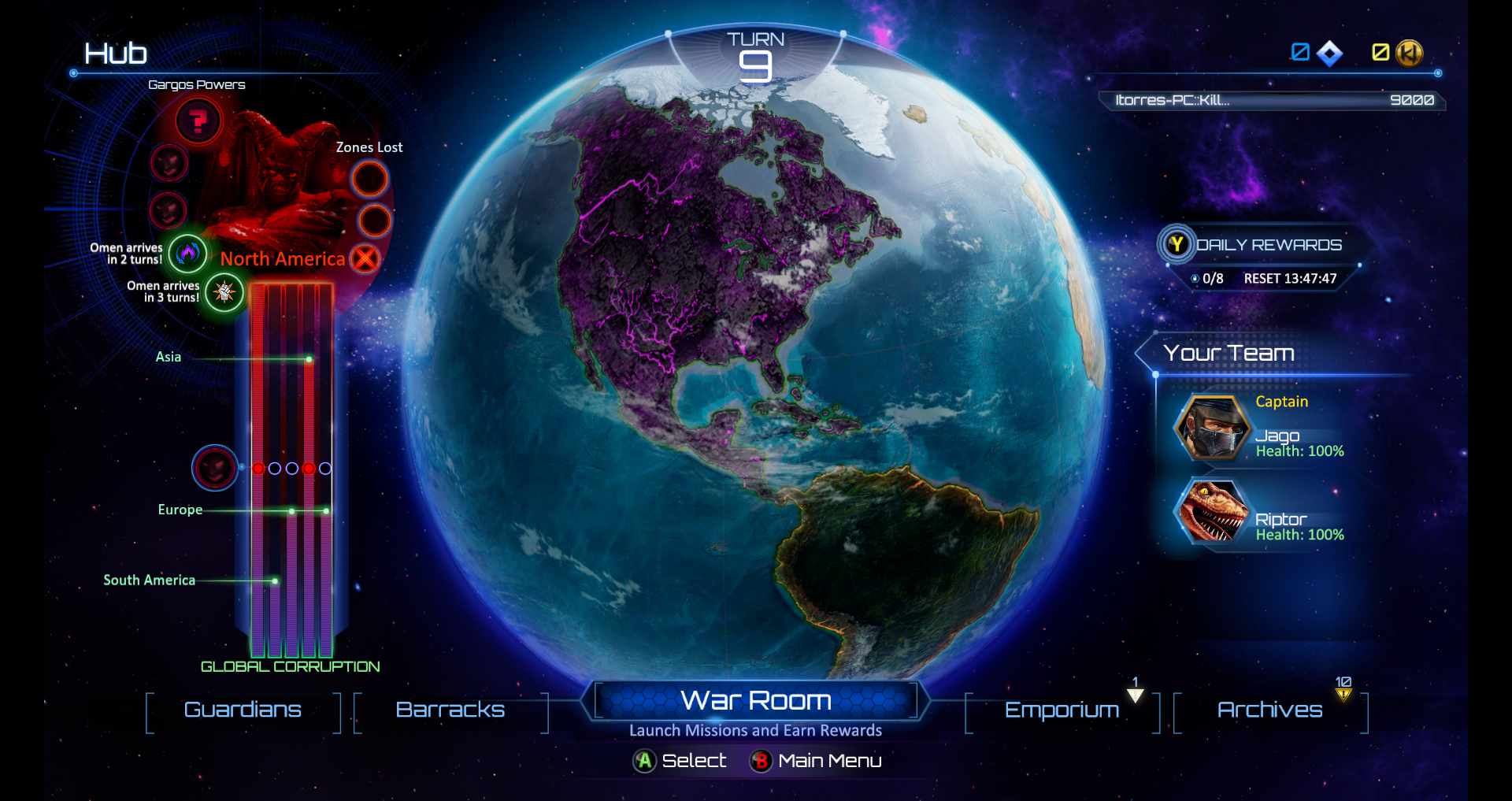
Task: Select Riptor's team portrait
Action: pos(1212,513)
